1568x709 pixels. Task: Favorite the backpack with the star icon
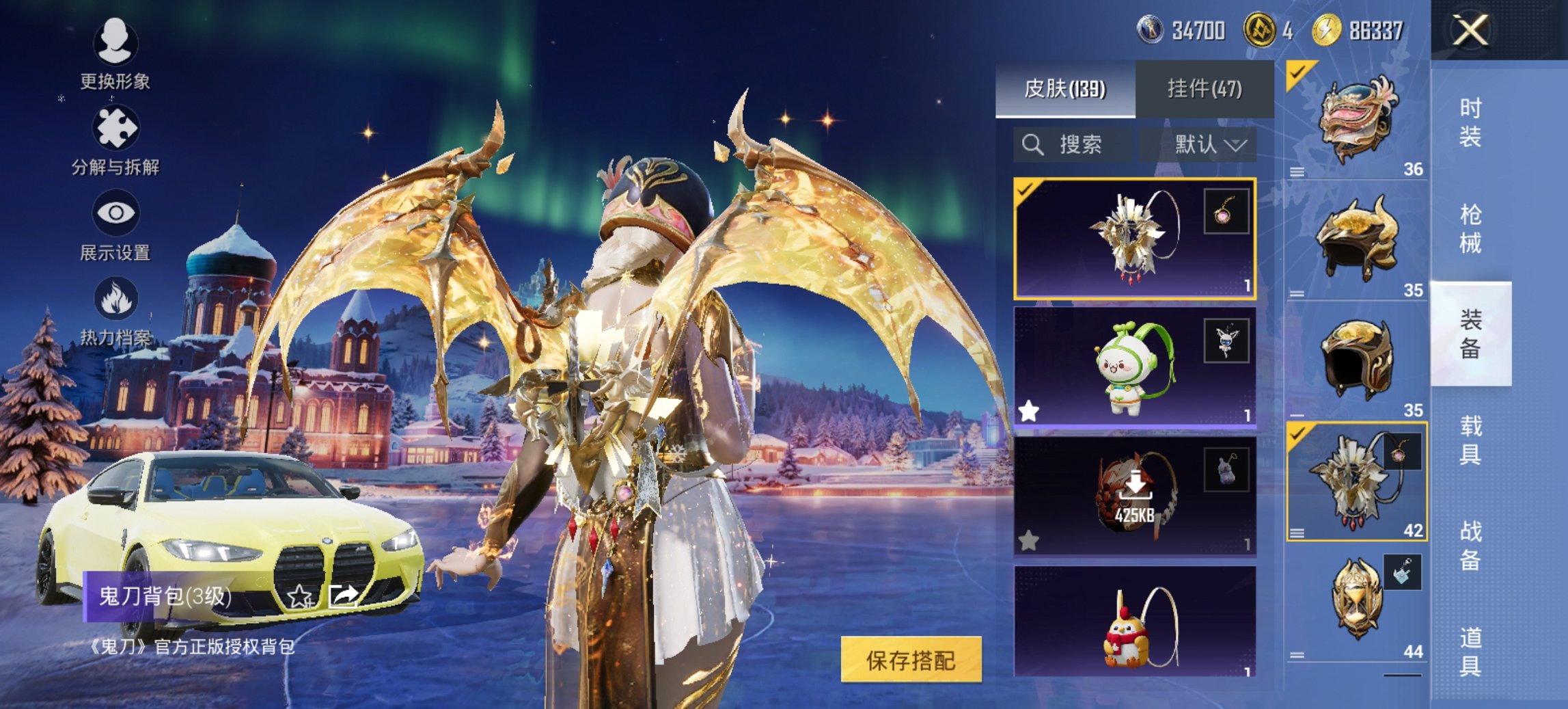pyautogui.click(x=299, y=596)
